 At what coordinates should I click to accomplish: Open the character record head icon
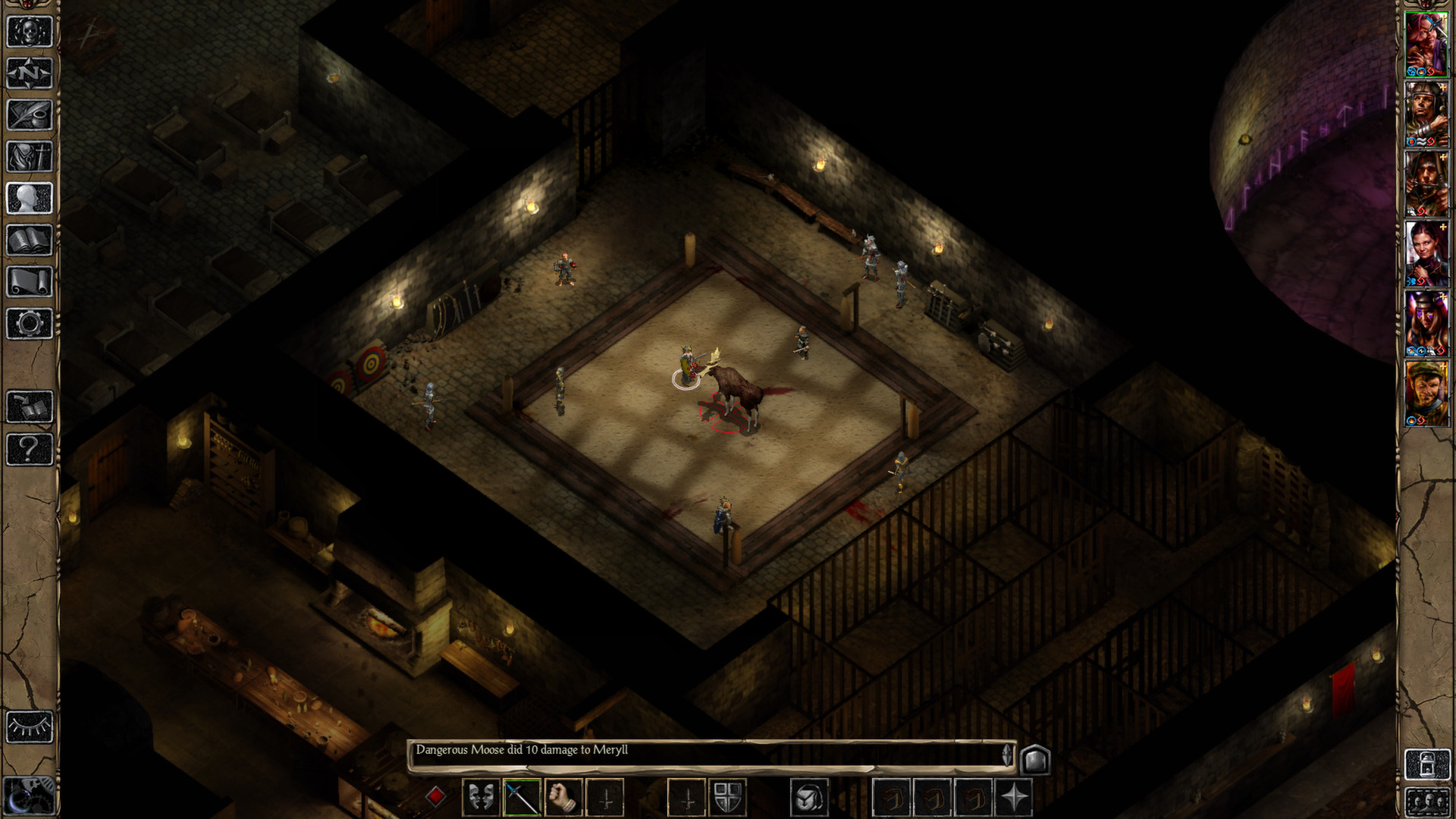(30, 199)
